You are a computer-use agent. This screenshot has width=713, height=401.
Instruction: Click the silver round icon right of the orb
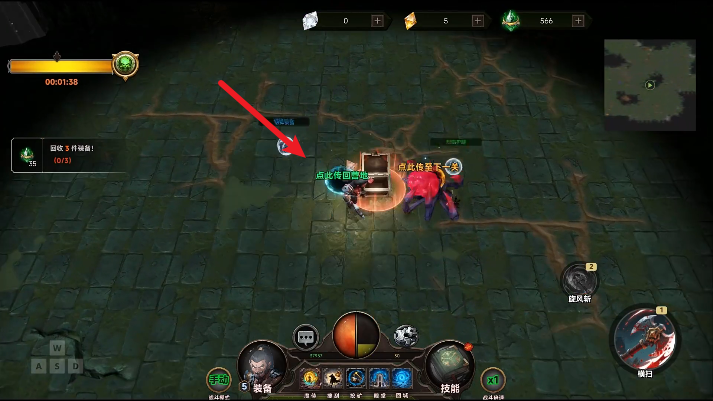405,336
